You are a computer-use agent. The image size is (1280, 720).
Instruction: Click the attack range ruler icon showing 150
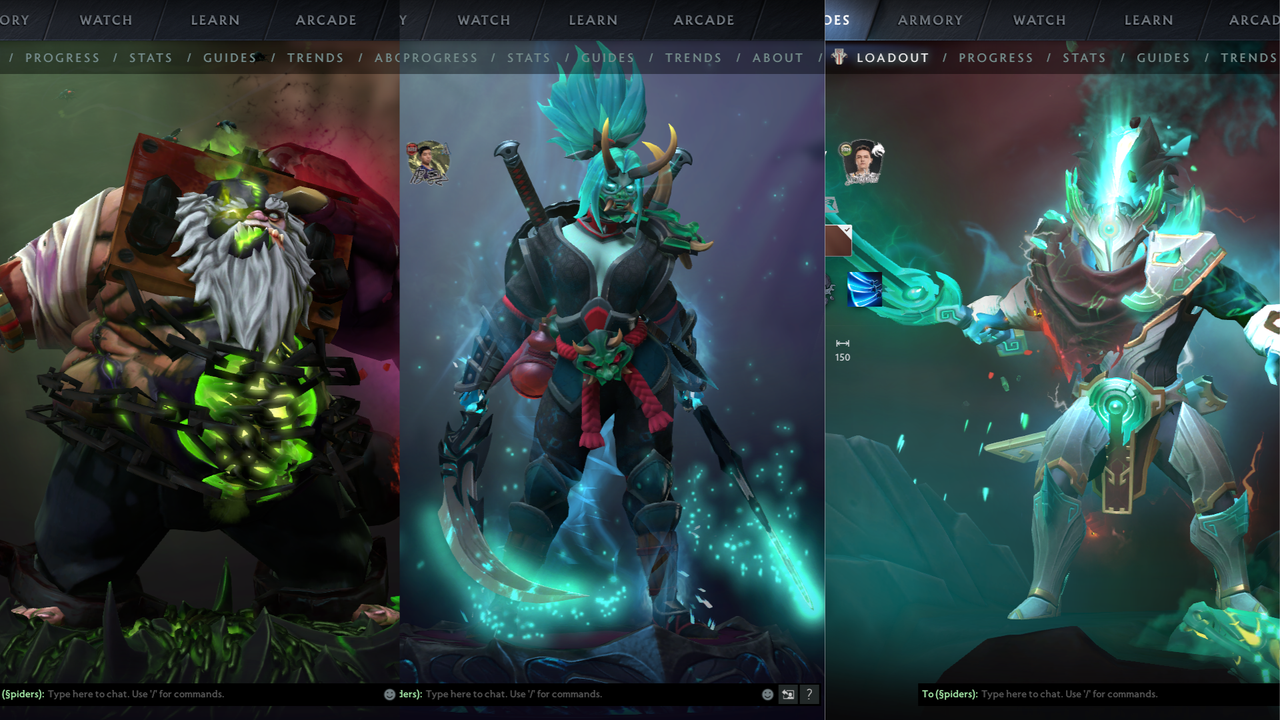[843, 345]
